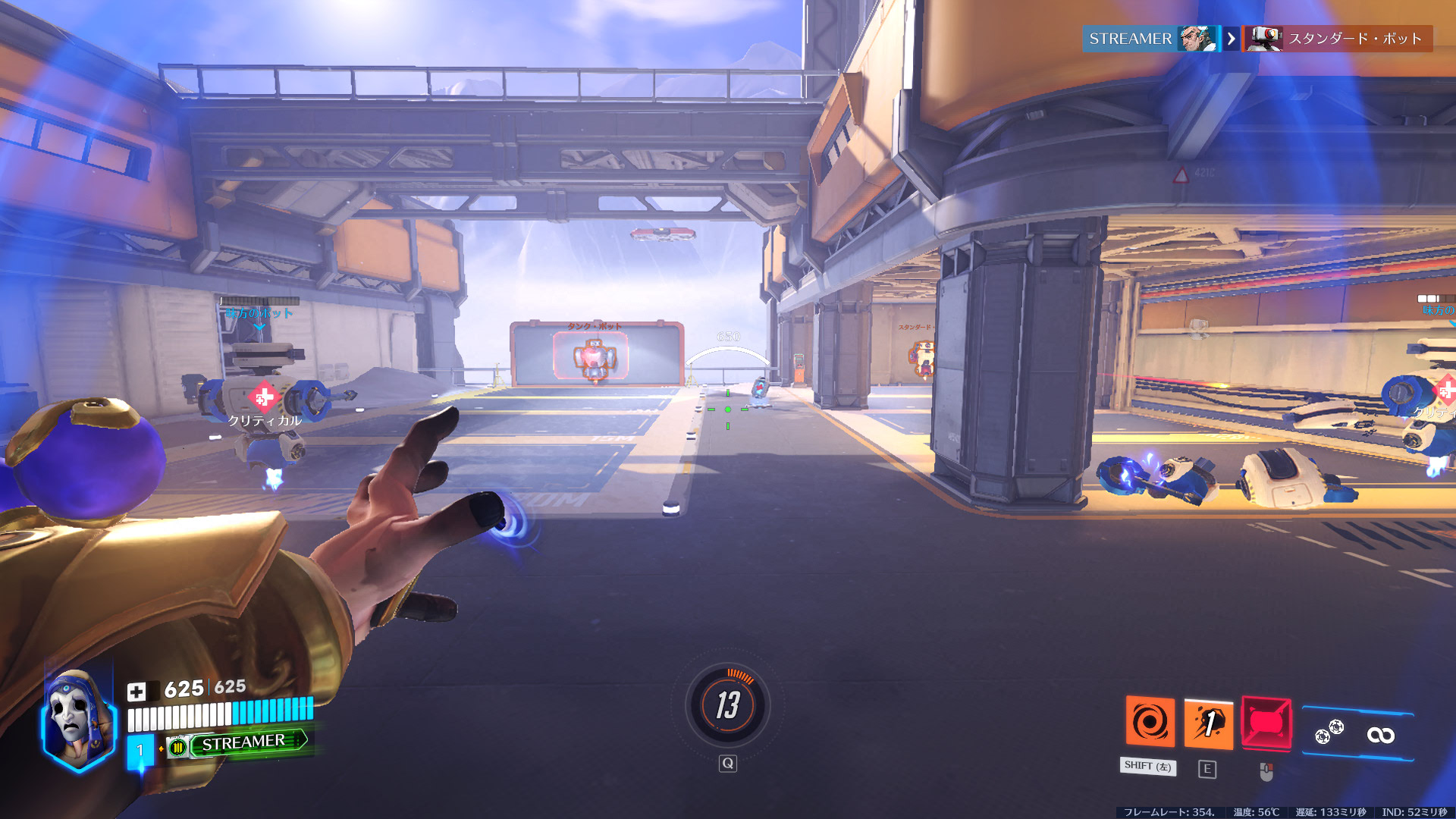Activate the Kinetic Grasp swirl ability icon
Viewport: 1456px width, 819px height.
point(1150,721)
